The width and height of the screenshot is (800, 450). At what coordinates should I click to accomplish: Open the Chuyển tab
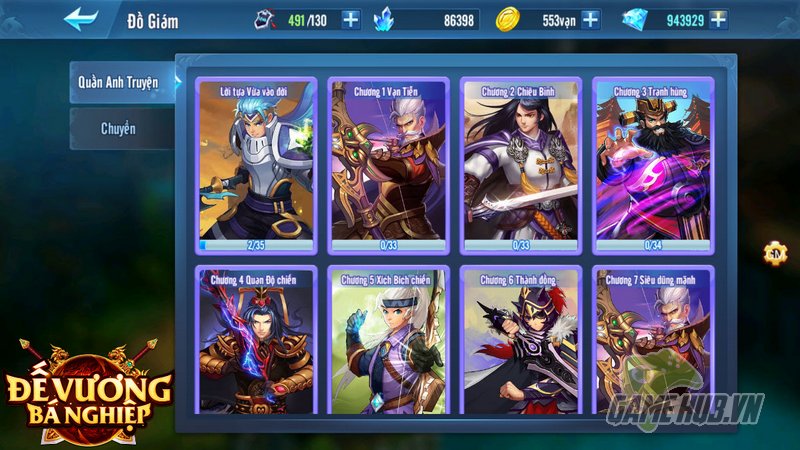[121, 129]
